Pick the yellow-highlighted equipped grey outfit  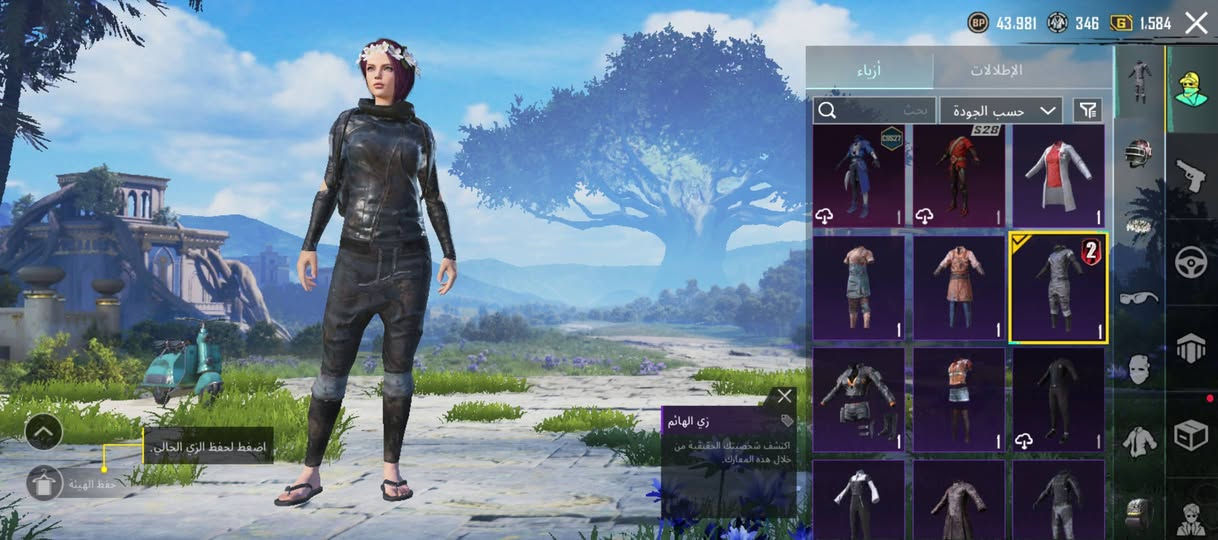point(1059,288)
